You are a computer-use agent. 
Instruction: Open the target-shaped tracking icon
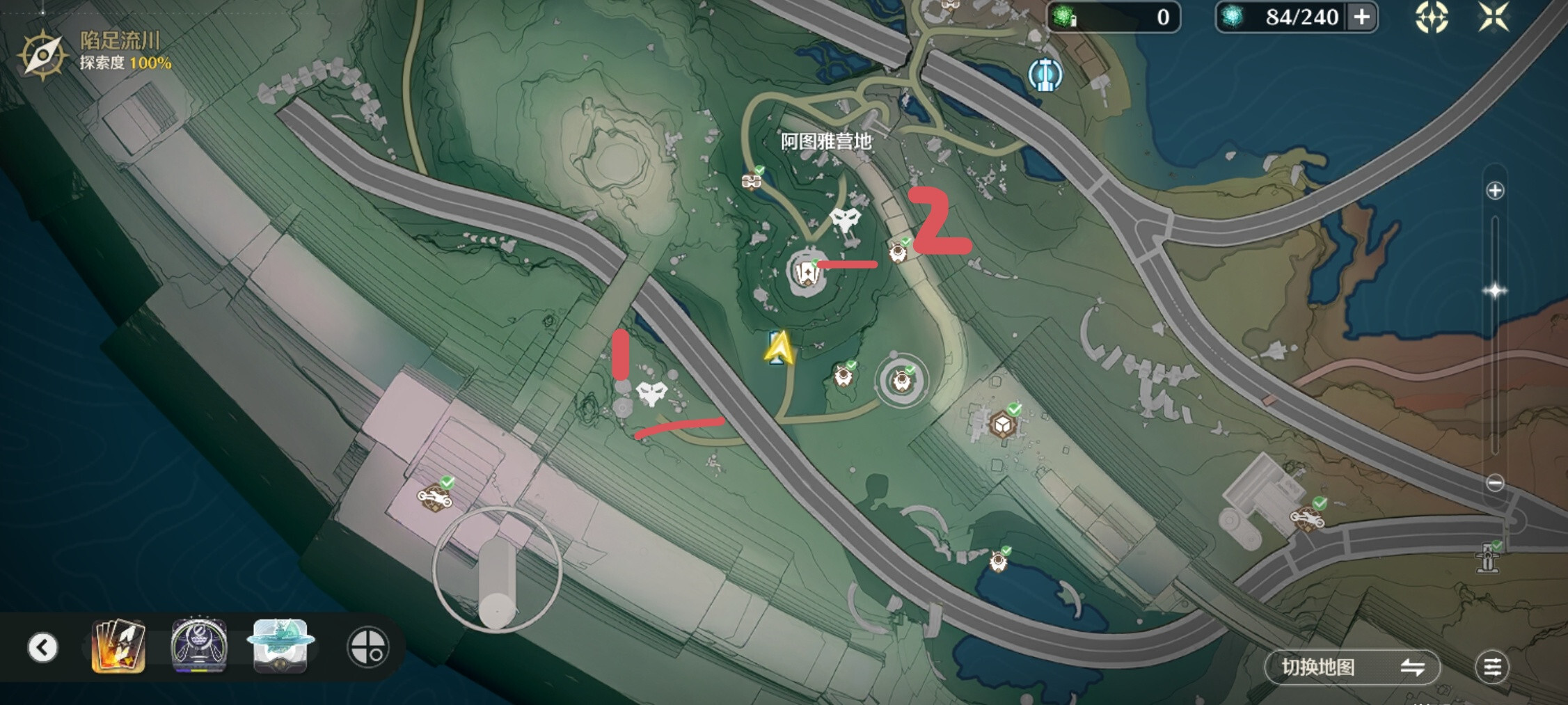click(x=1431, y=17)
